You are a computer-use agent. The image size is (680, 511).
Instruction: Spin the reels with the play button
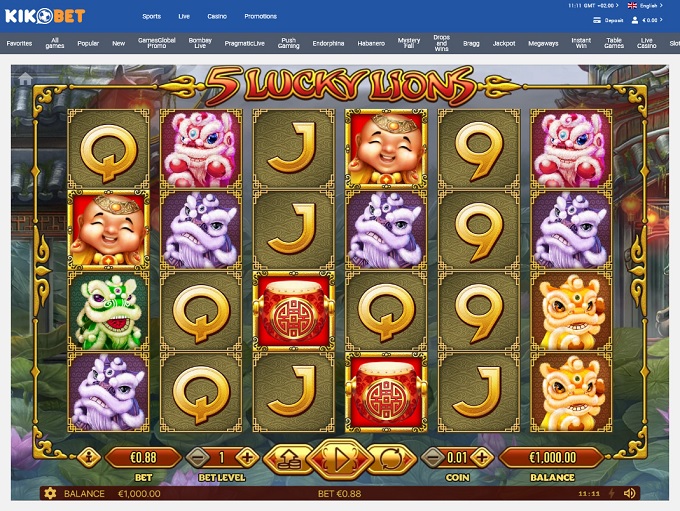pyautogui.click(x=339, y=459)
